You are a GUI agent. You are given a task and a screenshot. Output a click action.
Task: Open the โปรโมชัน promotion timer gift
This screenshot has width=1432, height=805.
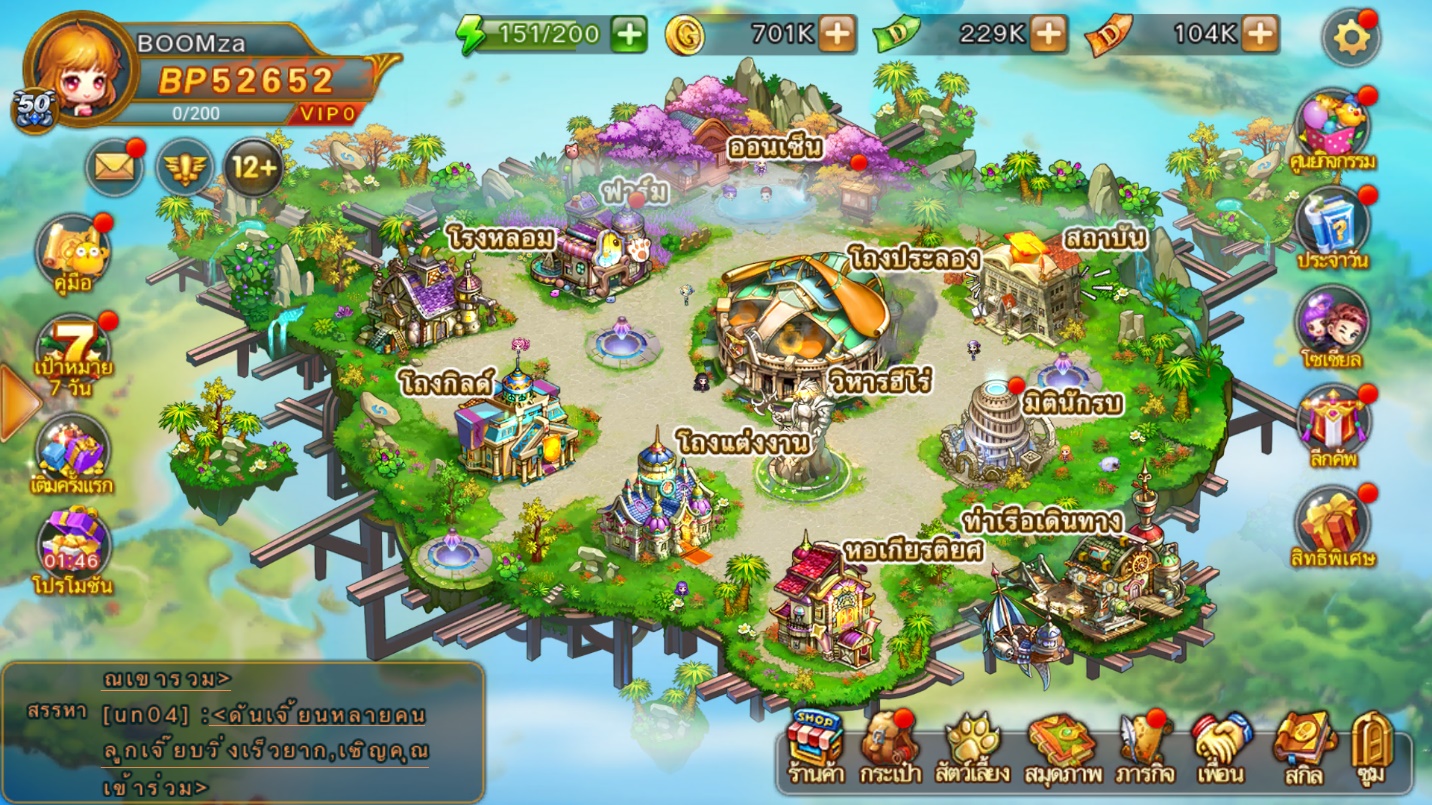(73, 548)
